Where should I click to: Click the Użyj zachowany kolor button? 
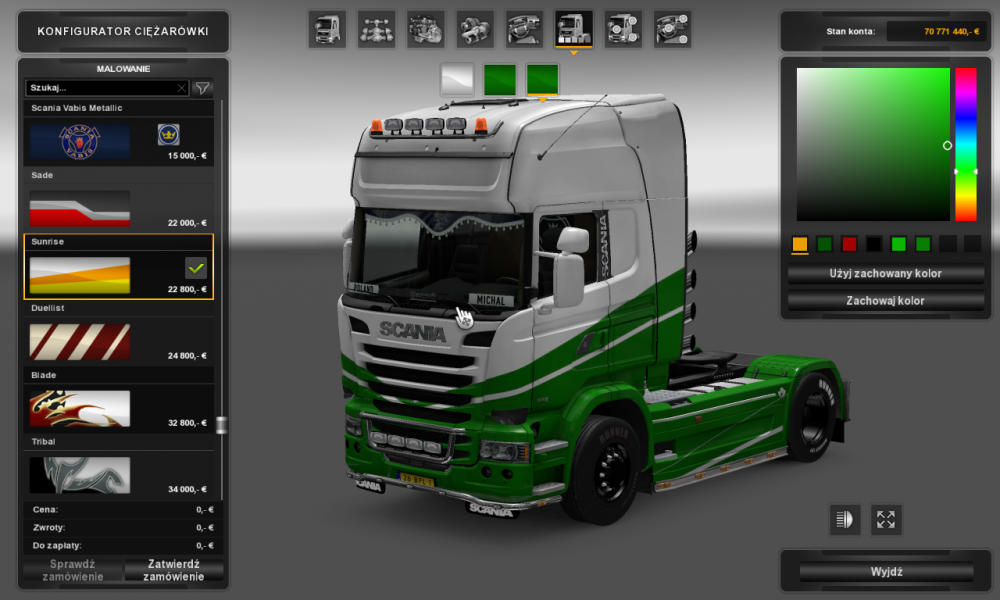pyautogui.click(x=886, y=273)
